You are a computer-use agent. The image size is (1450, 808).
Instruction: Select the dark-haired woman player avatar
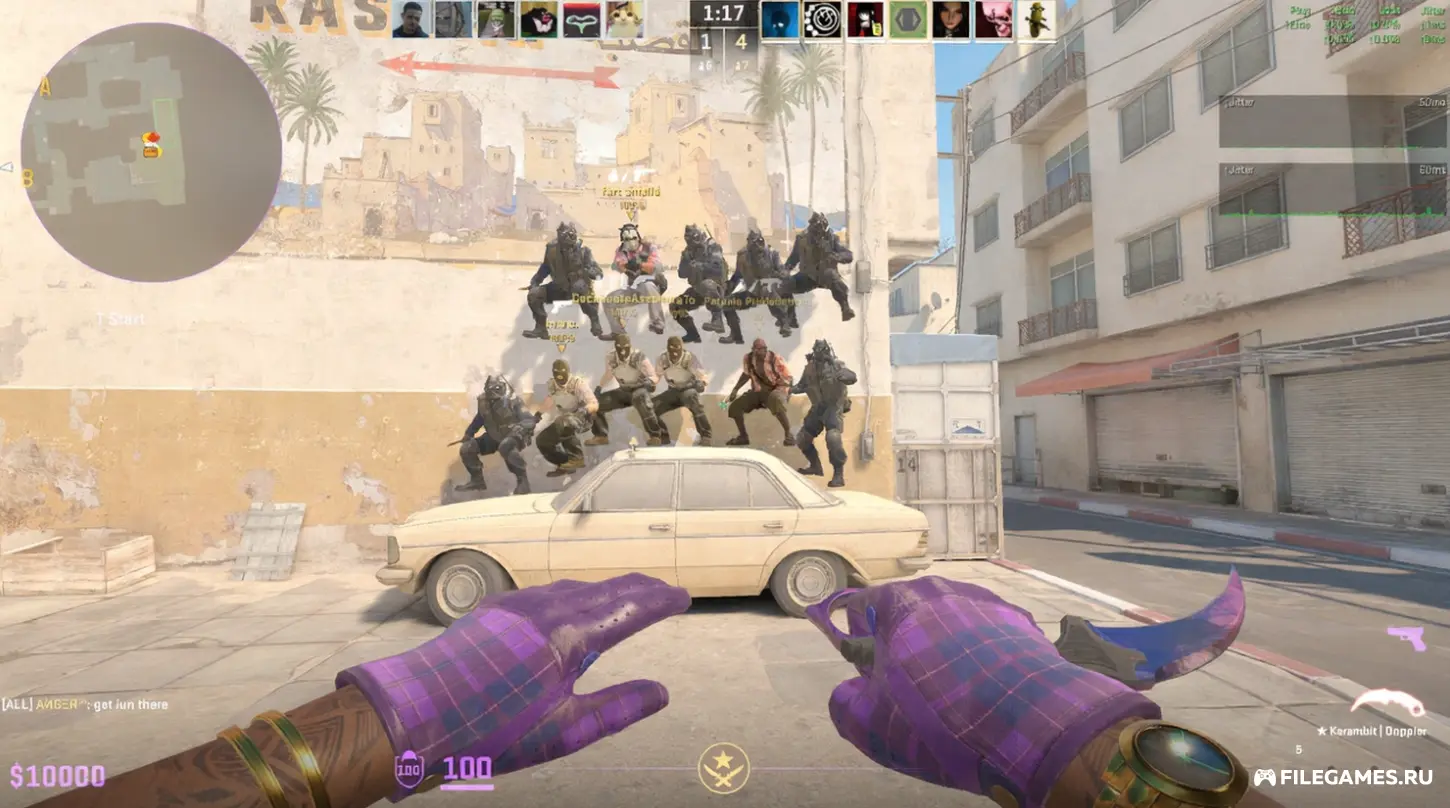[x=951, y=19]
